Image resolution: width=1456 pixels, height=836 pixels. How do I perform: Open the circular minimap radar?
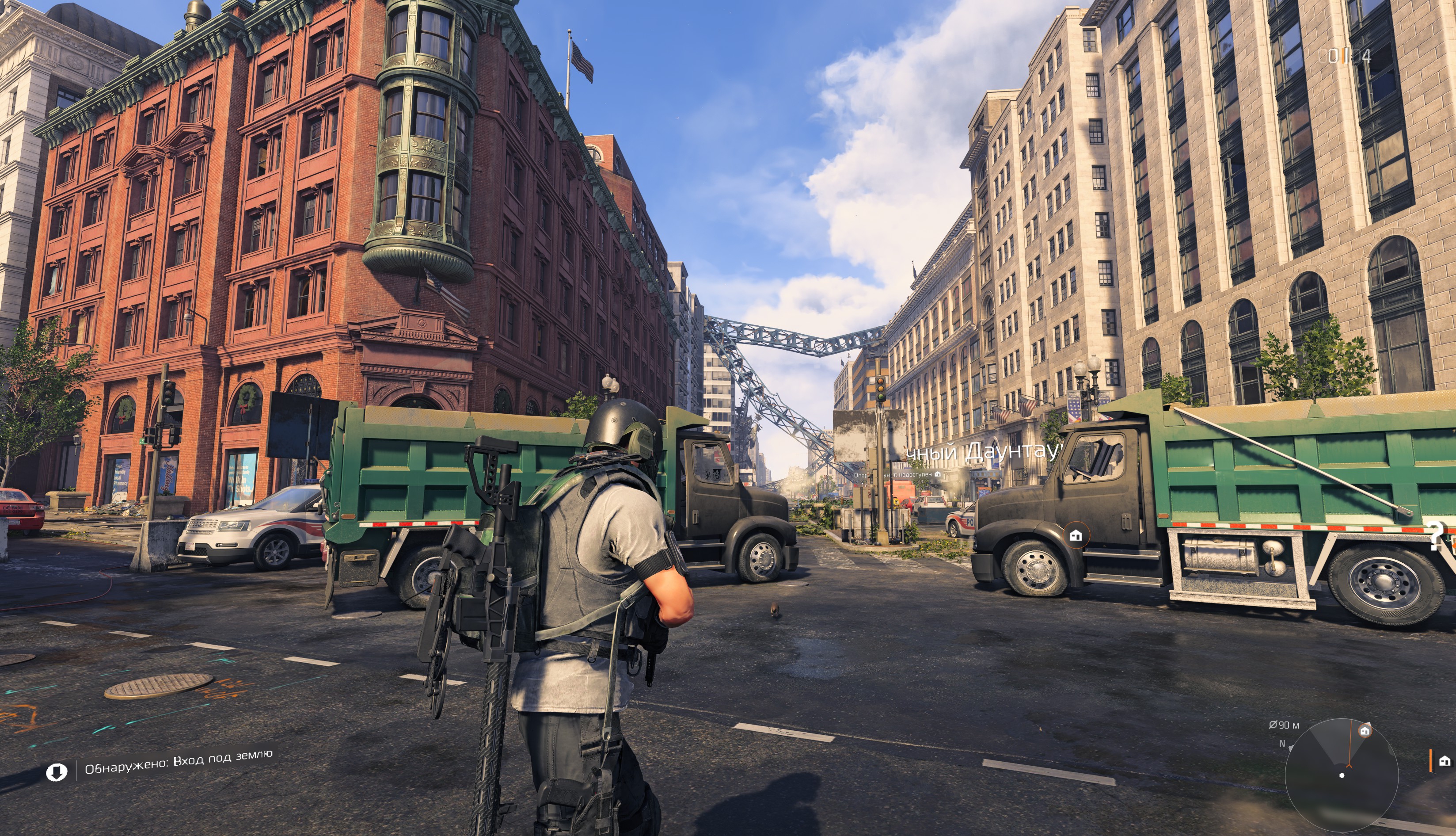coord(1341,775)
